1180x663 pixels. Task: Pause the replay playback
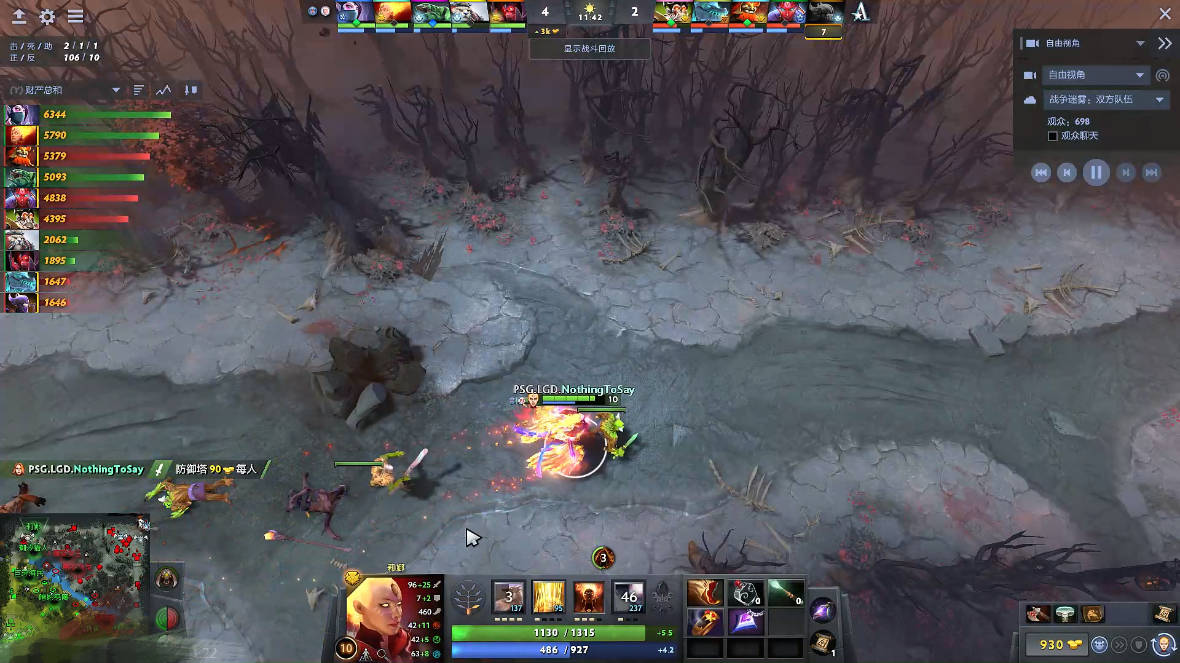(1096, 172)
